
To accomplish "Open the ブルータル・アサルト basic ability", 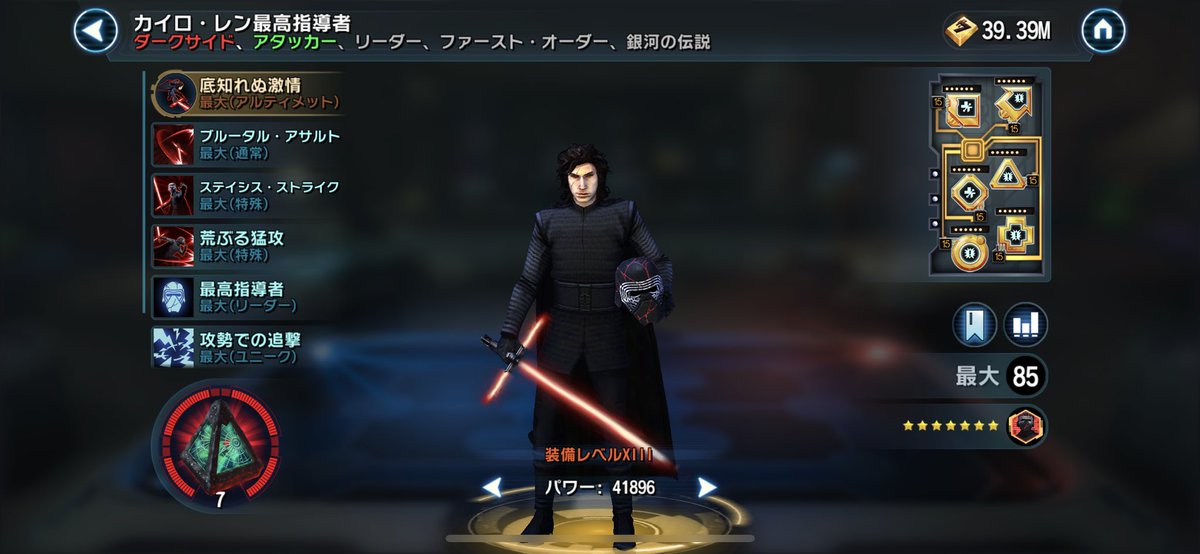I will 248,144.
